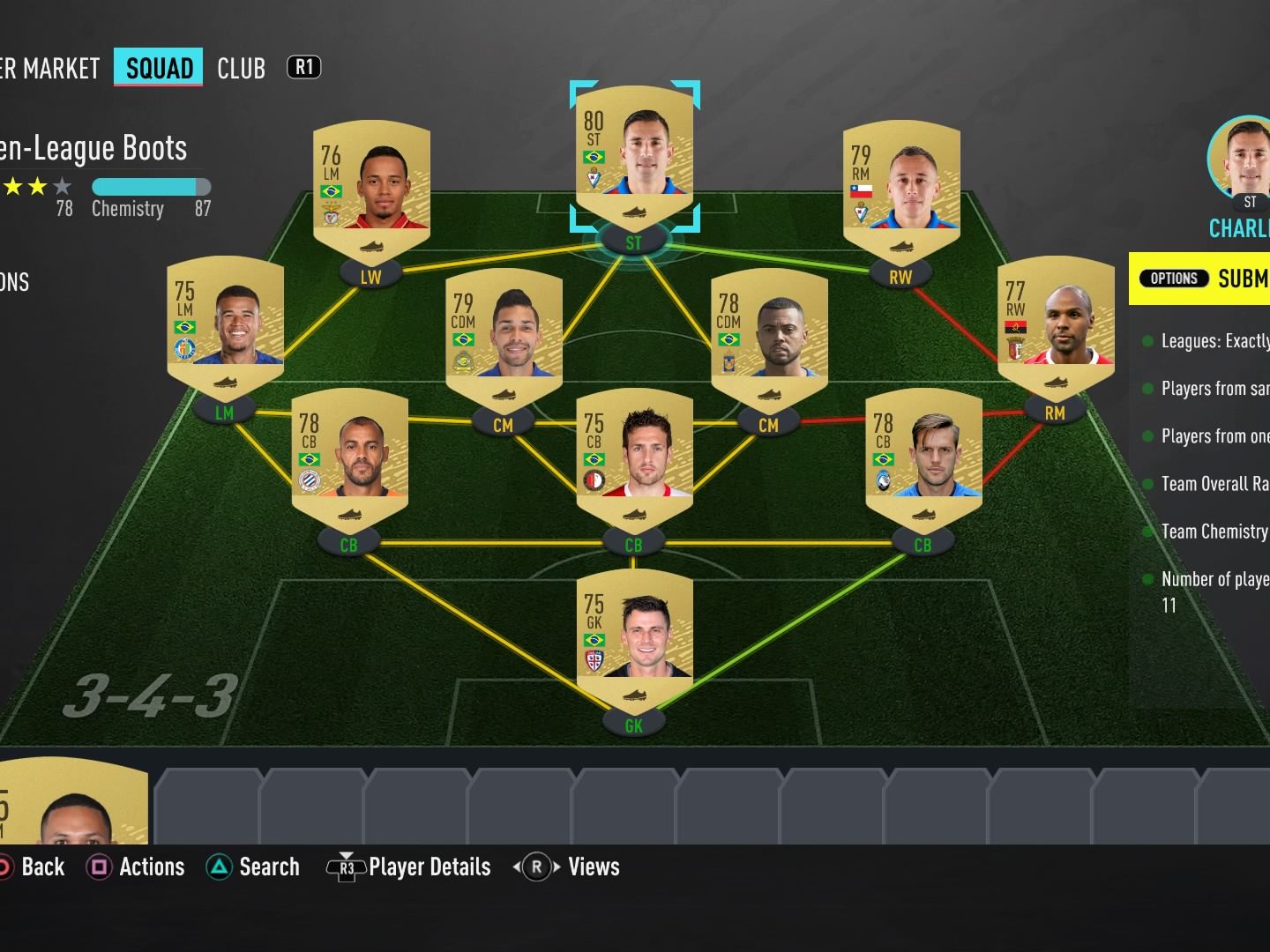Image resolution: width=1270 pixels, height=952 pixels.
Task: Click the right arrow beside Views
Action: click(x=556, y=867)
